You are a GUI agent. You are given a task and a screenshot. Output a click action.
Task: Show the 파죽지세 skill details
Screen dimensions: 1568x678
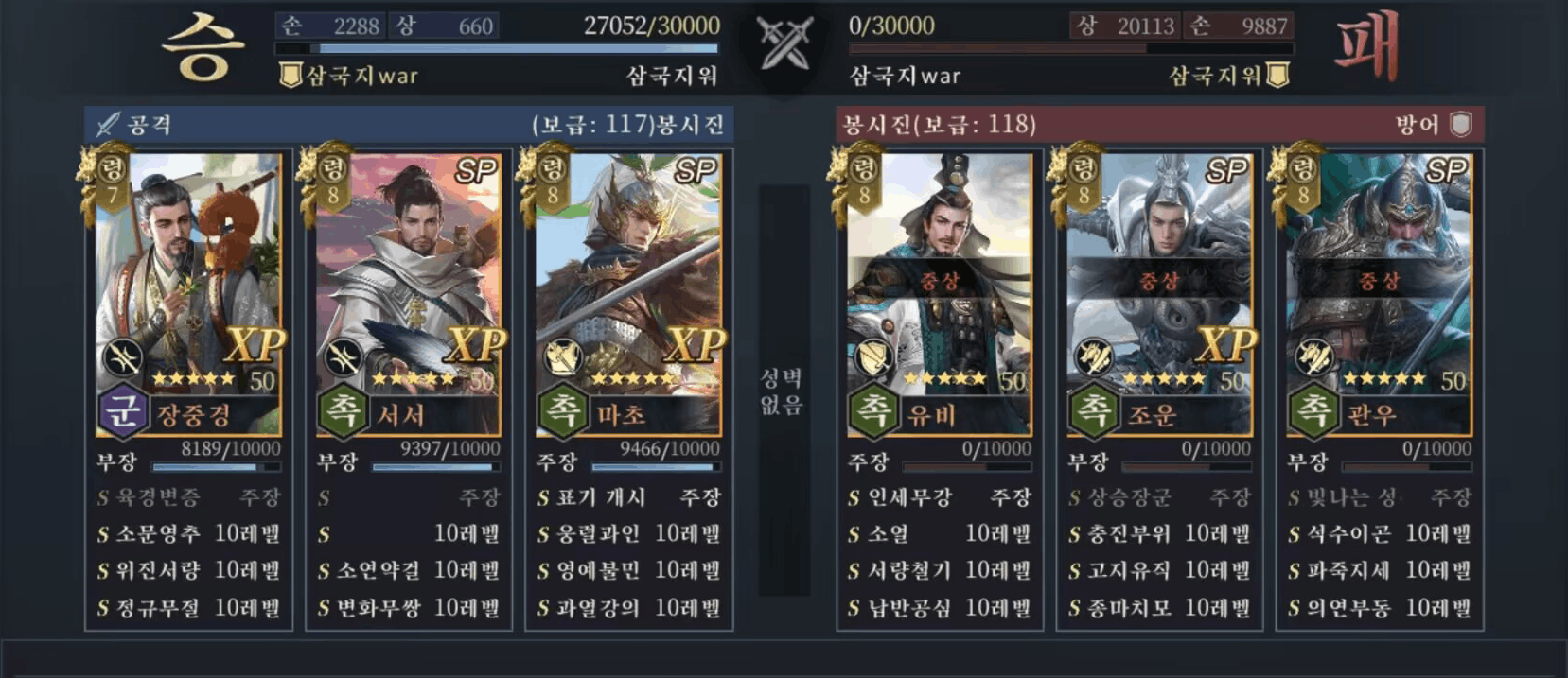1379,571
